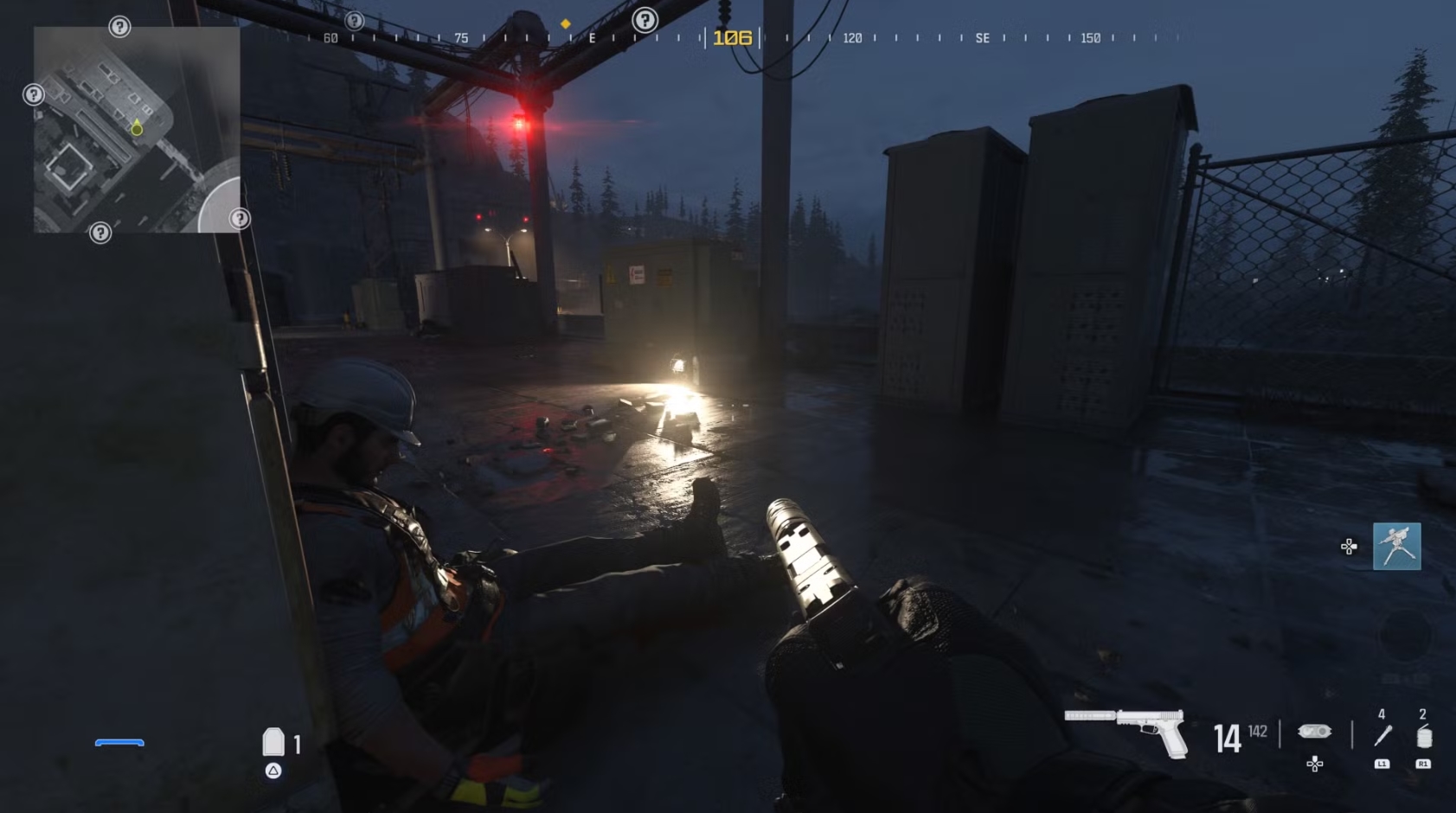Click the highlighted 106 compass heading
The height and width of the screenshot is (813, 1456).
[x=731, y=37]
